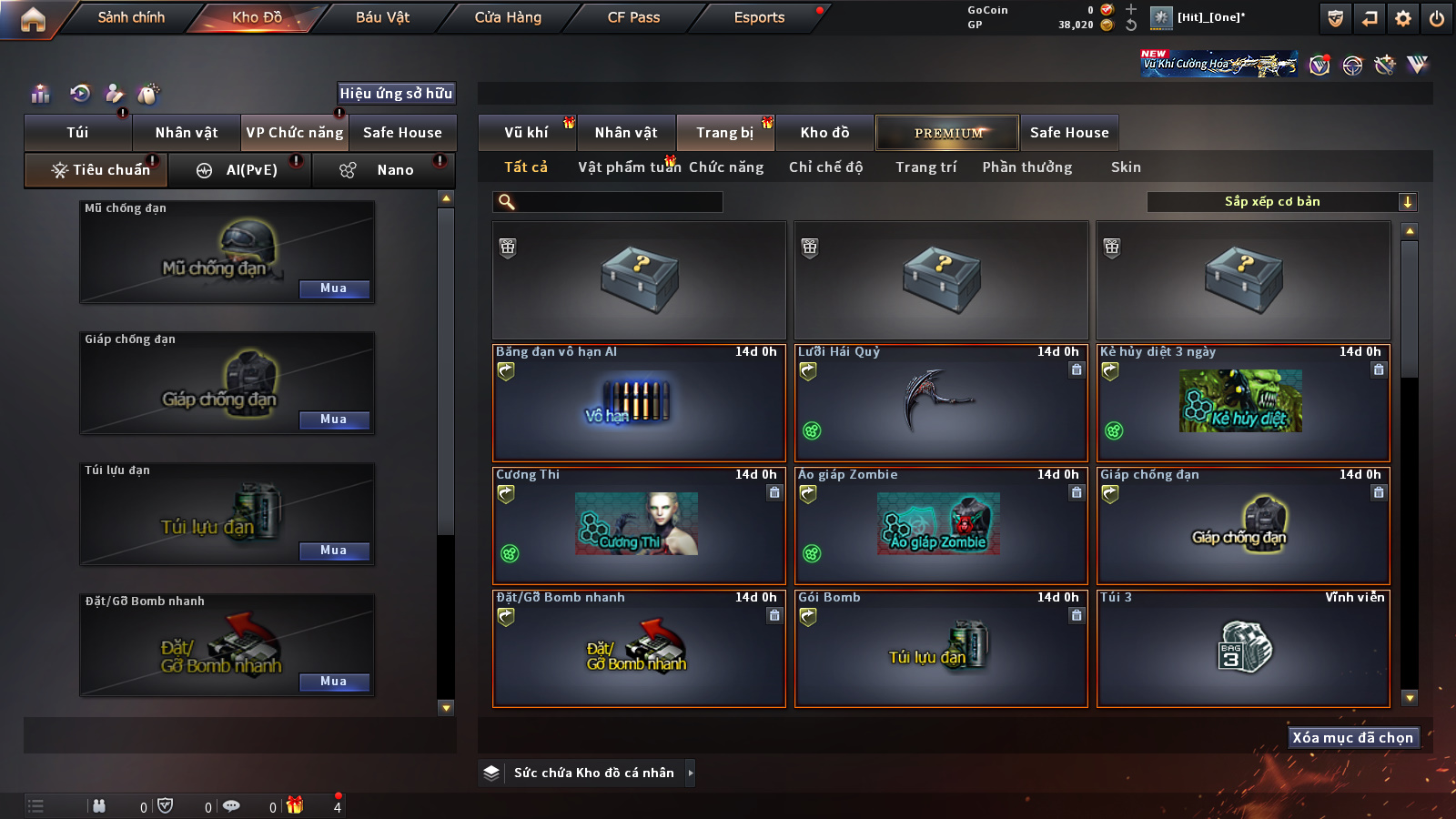Open the Vũ khí inventory tab
This screenshot has width=1456, height=819.
(526, 133)
